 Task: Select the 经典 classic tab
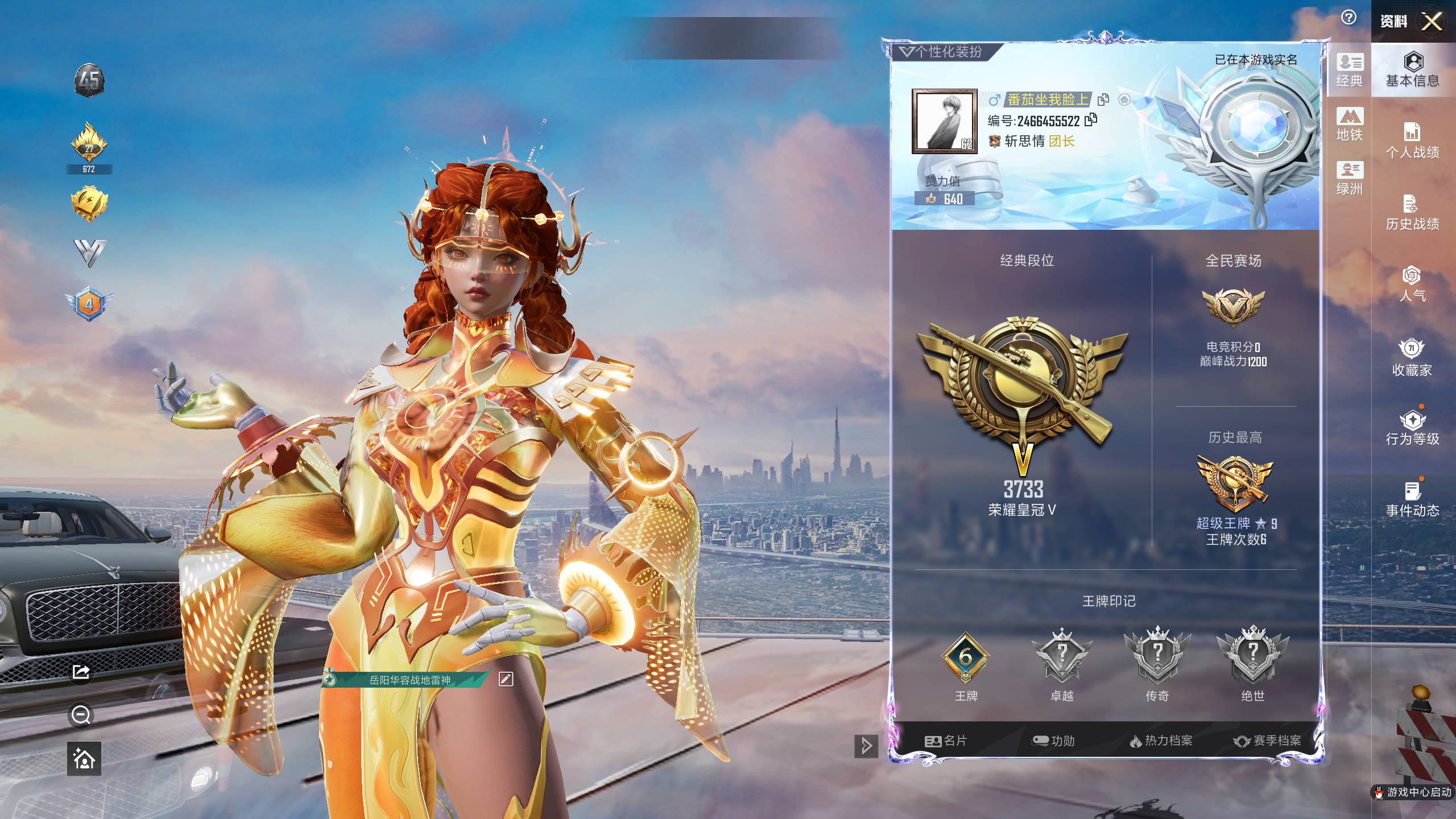coord(1350,70)
